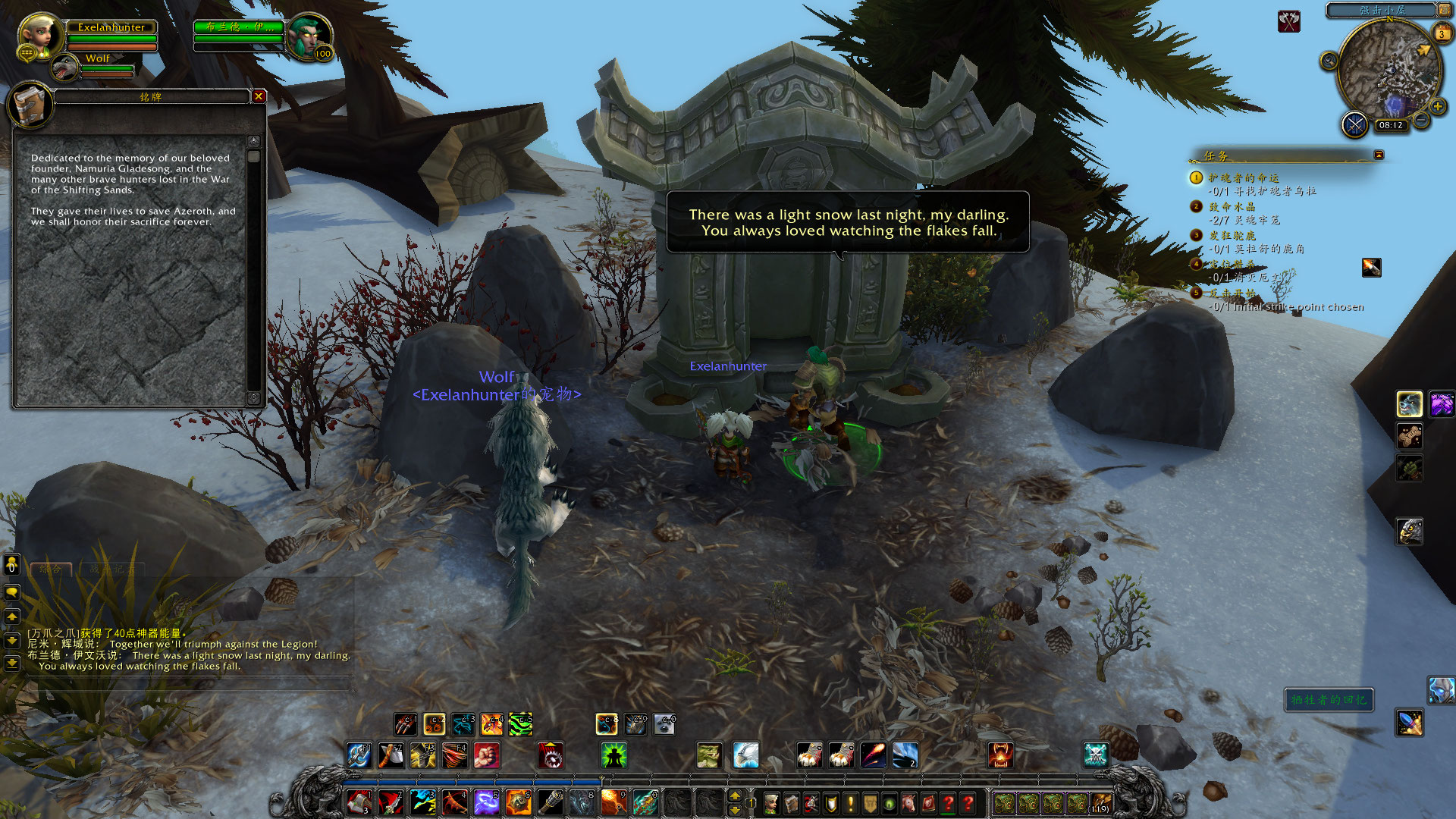The image size is (1456, 819).
Task: Select the Exelanhunter player portrait
Action: 39,36
